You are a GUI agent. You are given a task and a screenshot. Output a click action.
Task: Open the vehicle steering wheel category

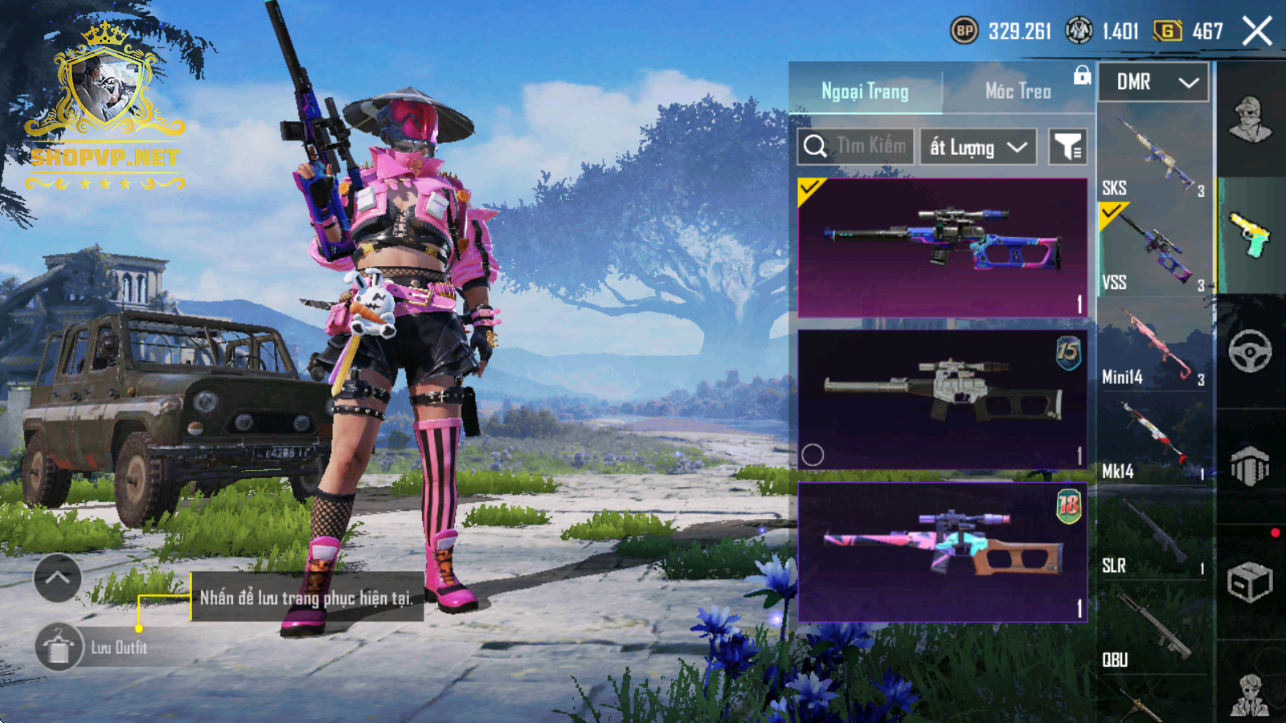[1250, 351]
